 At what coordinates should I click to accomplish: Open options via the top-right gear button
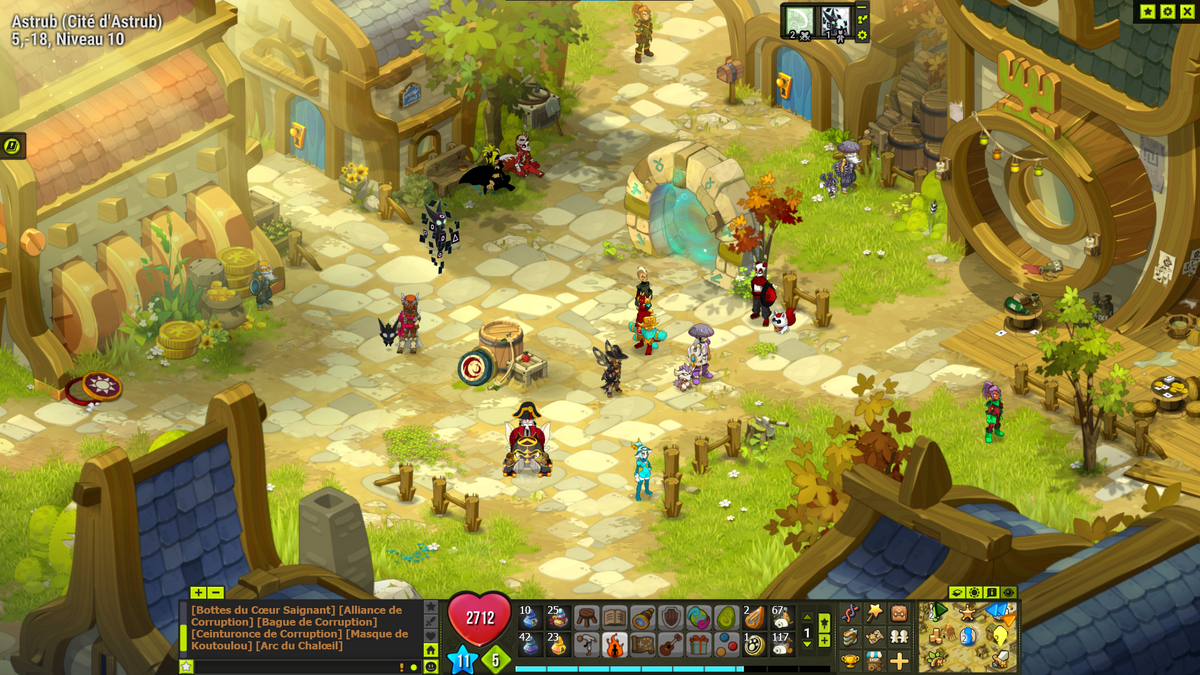(x=1167, y=11)
